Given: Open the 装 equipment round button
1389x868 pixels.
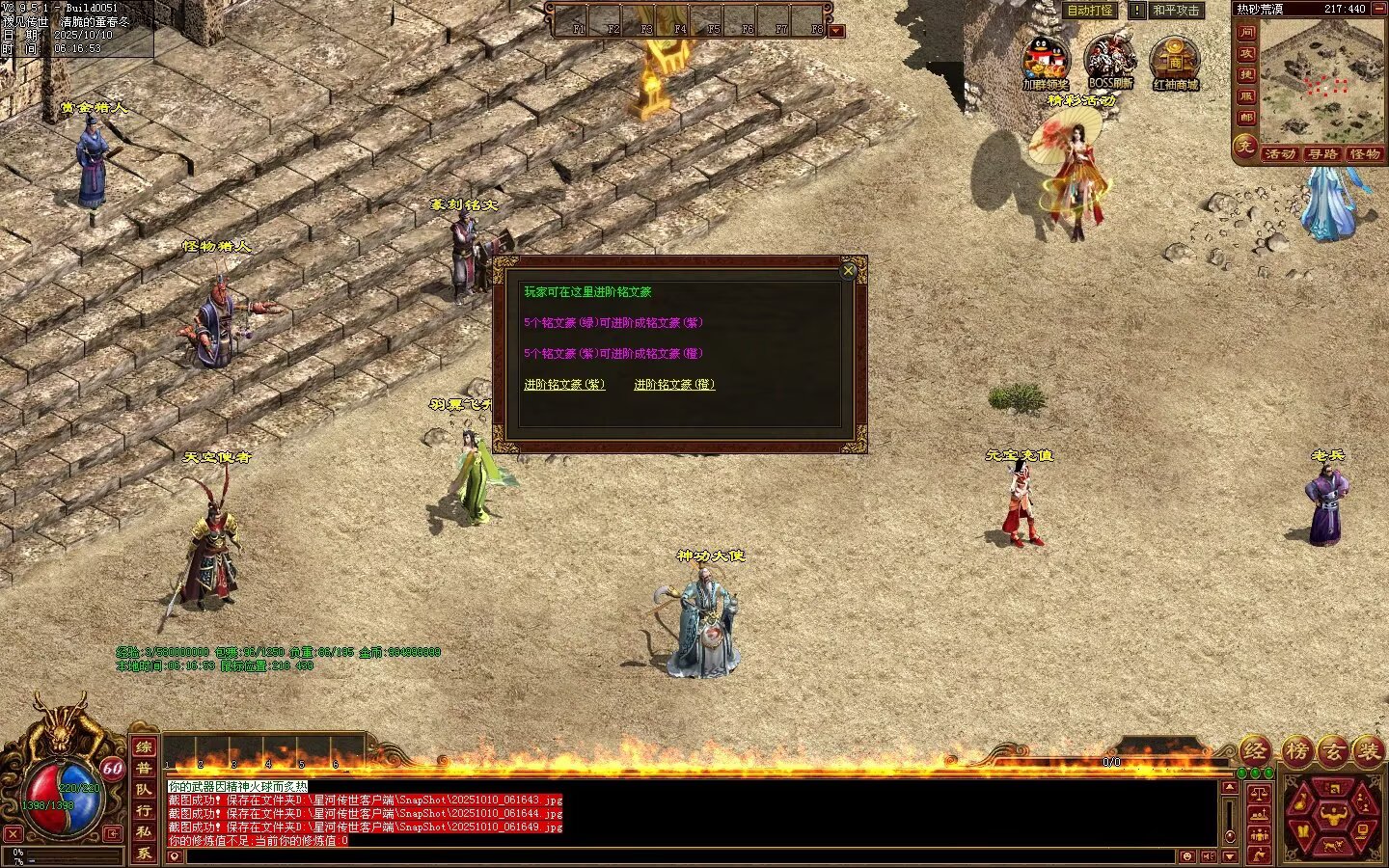Looking at the screenshot, I should 1367,752.
